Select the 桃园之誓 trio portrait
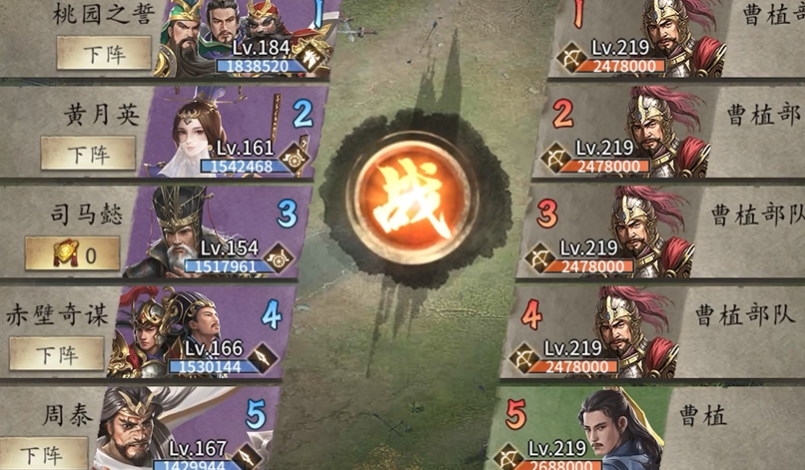This screenshot has height=470, width=805. click(229, 35)
